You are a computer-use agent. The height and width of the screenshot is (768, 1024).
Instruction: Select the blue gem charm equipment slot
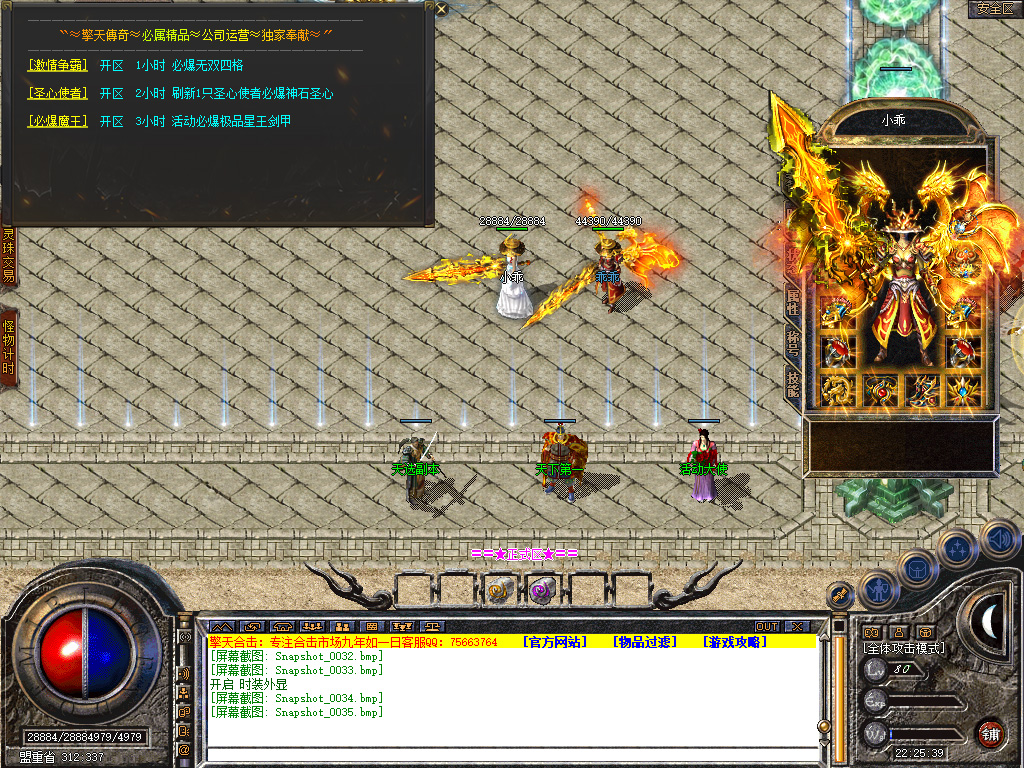[x=963, y=391]
